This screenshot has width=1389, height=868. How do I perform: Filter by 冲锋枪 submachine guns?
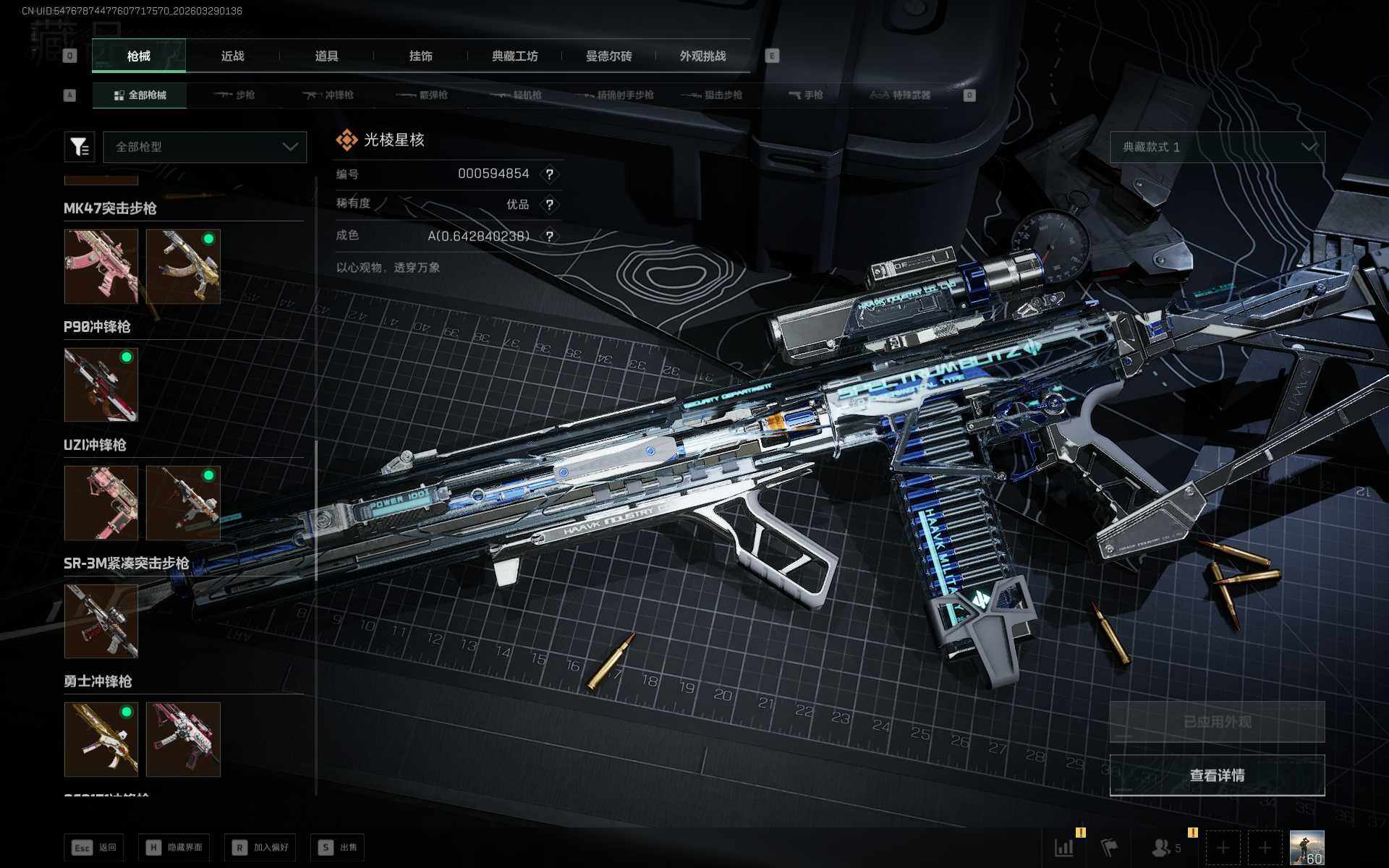(x=328, y=95)
